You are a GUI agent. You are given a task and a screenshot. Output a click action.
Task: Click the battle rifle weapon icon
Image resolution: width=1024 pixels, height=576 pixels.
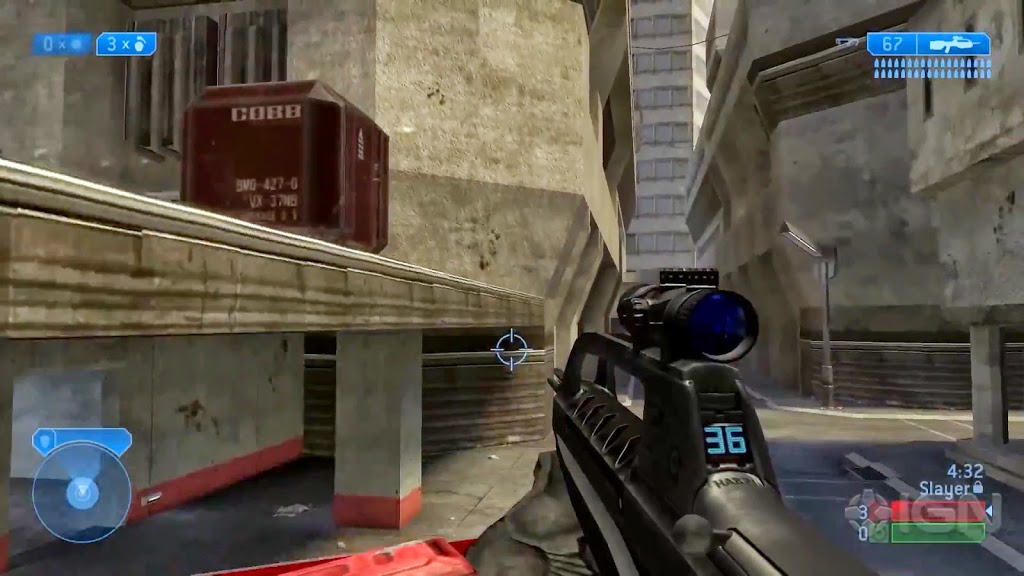(953, 44)
